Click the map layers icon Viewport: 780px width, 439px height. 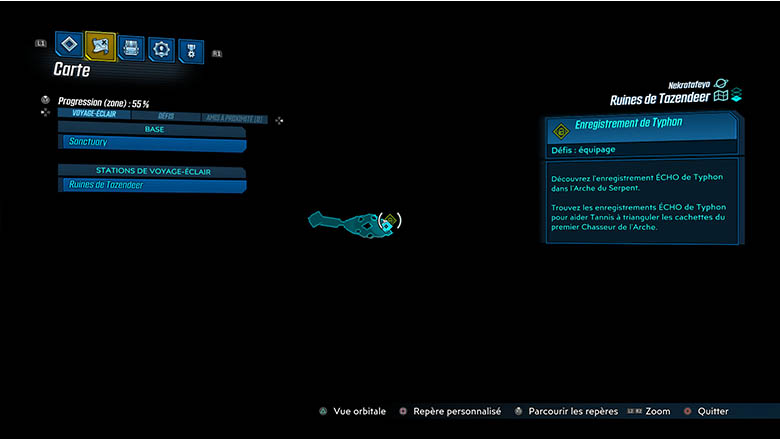pos(736,96)
